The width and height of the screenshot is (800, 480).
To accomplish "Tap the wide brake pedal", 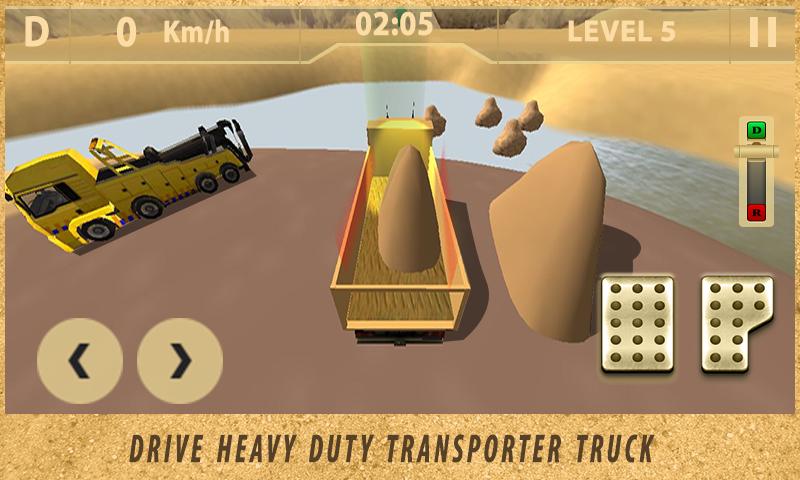I will coord(636,324).
